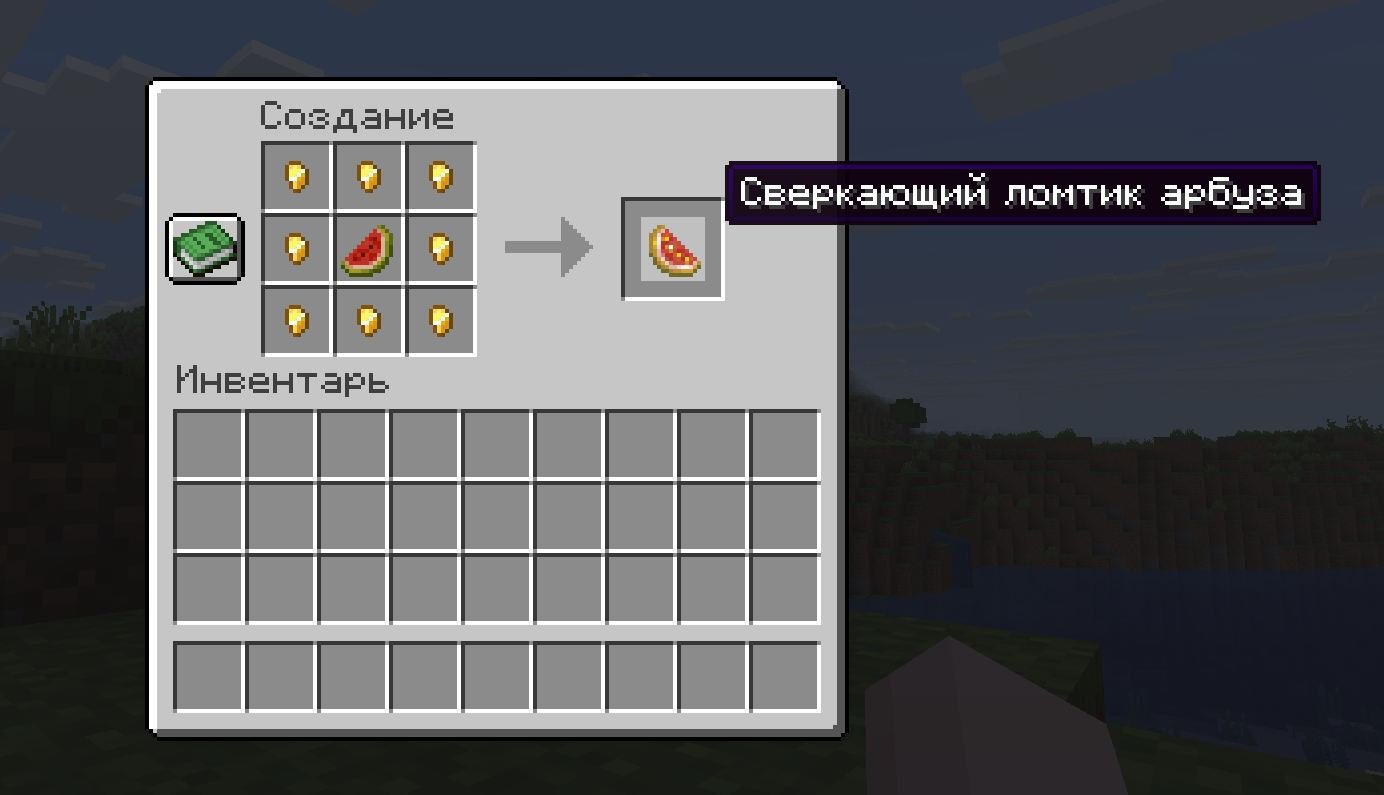The width and height of the screenshot is (1384, 795).
Task: Click the gold nugget right of the melon slice
Action: pyautogui.click(x=441, y=248)
